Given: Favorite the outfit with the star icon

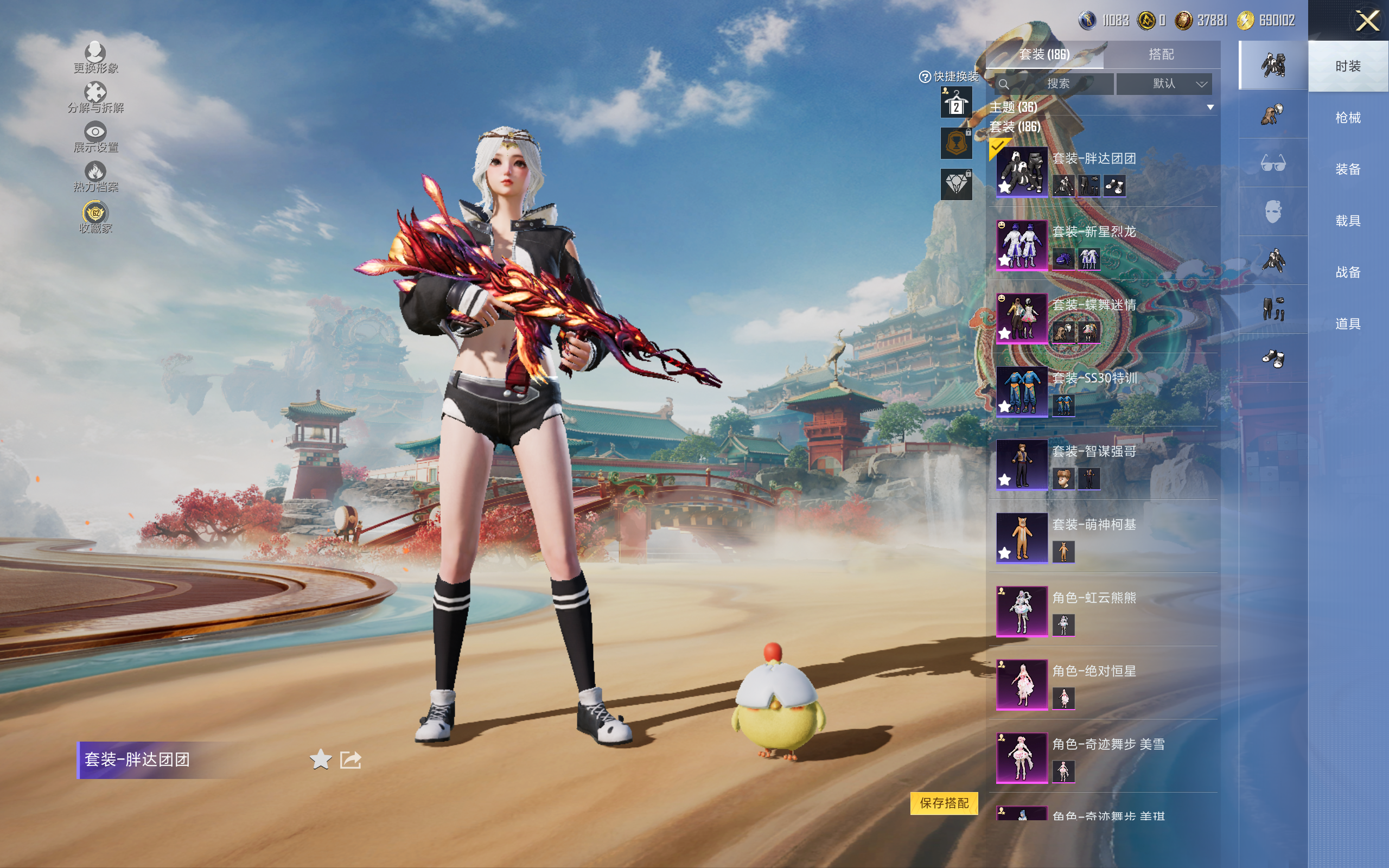Looking at the screenshot, I should (x=320, y=759).
